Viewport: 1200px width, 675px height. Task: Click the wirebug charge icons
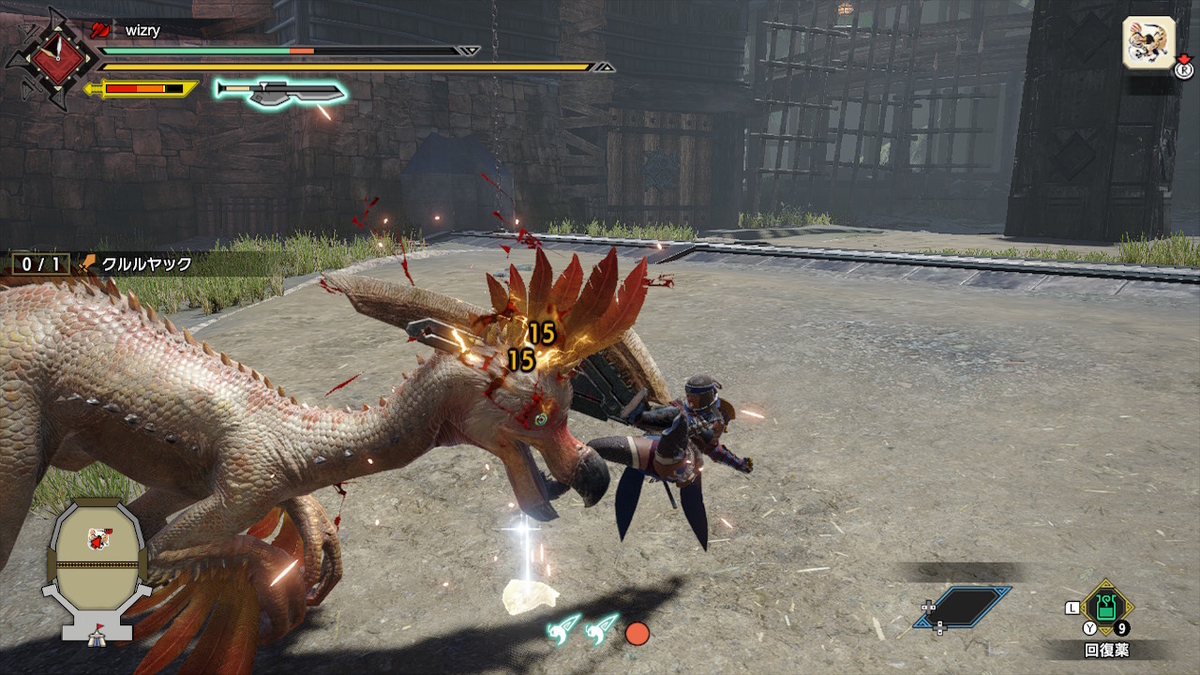tap(583, 629)
